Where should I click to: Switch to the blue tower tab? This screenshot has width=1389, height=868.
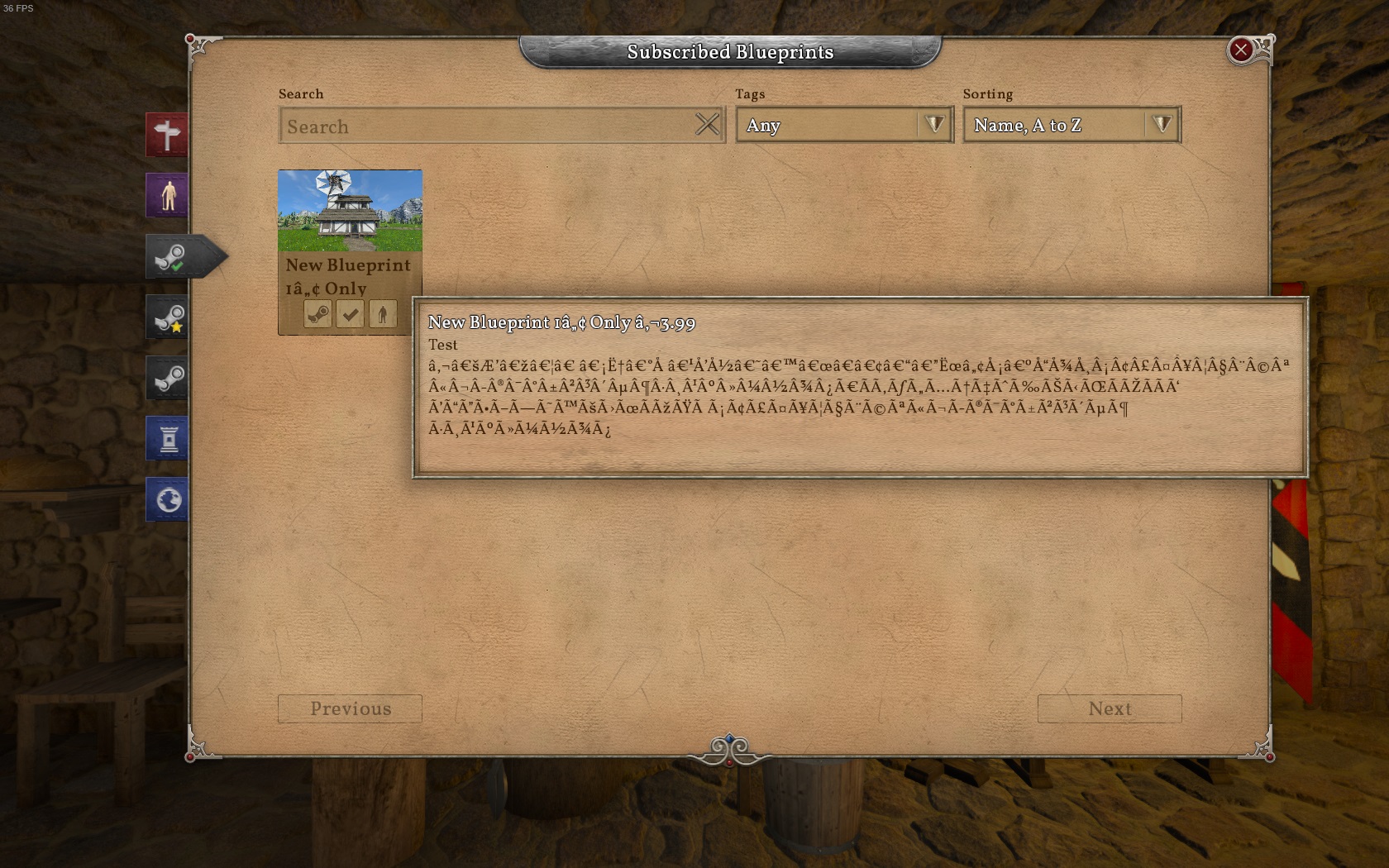(x=168, y=439)
